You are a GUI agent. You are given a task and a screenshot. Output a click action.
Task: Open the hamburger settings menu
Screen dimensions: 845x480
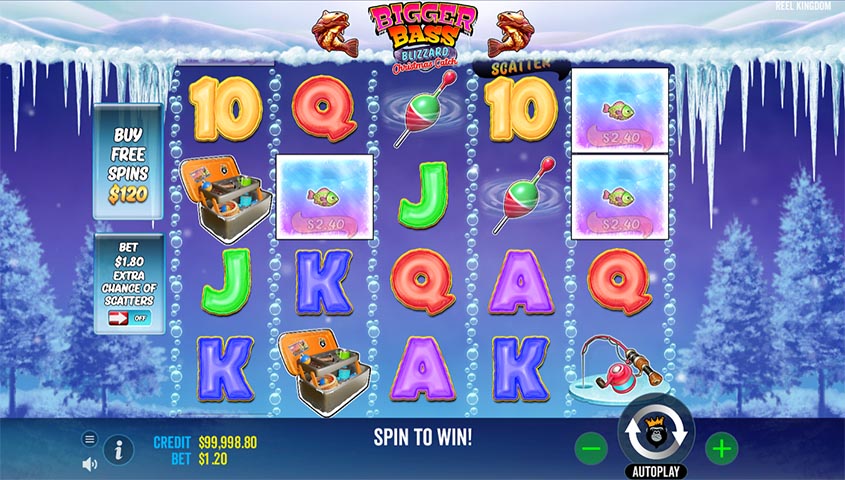click(90, 439)
